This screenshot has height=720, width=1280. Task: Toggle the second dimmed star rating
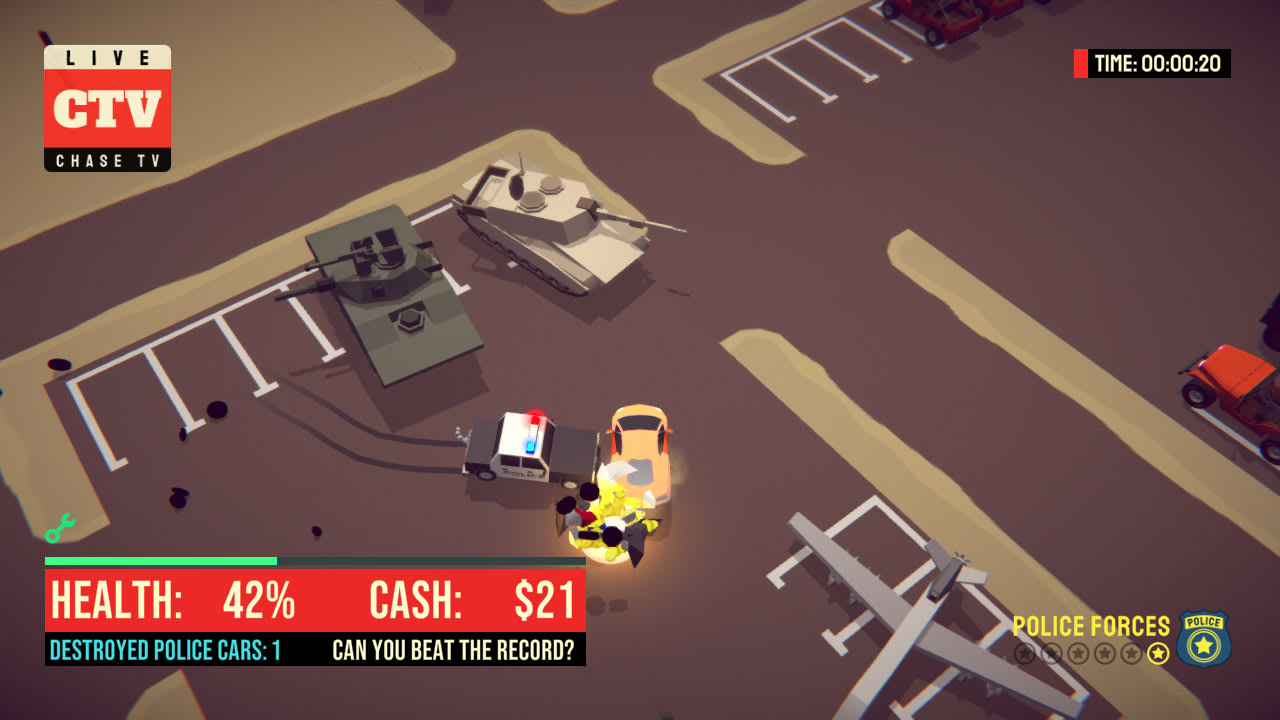[x=1051, y=653]
